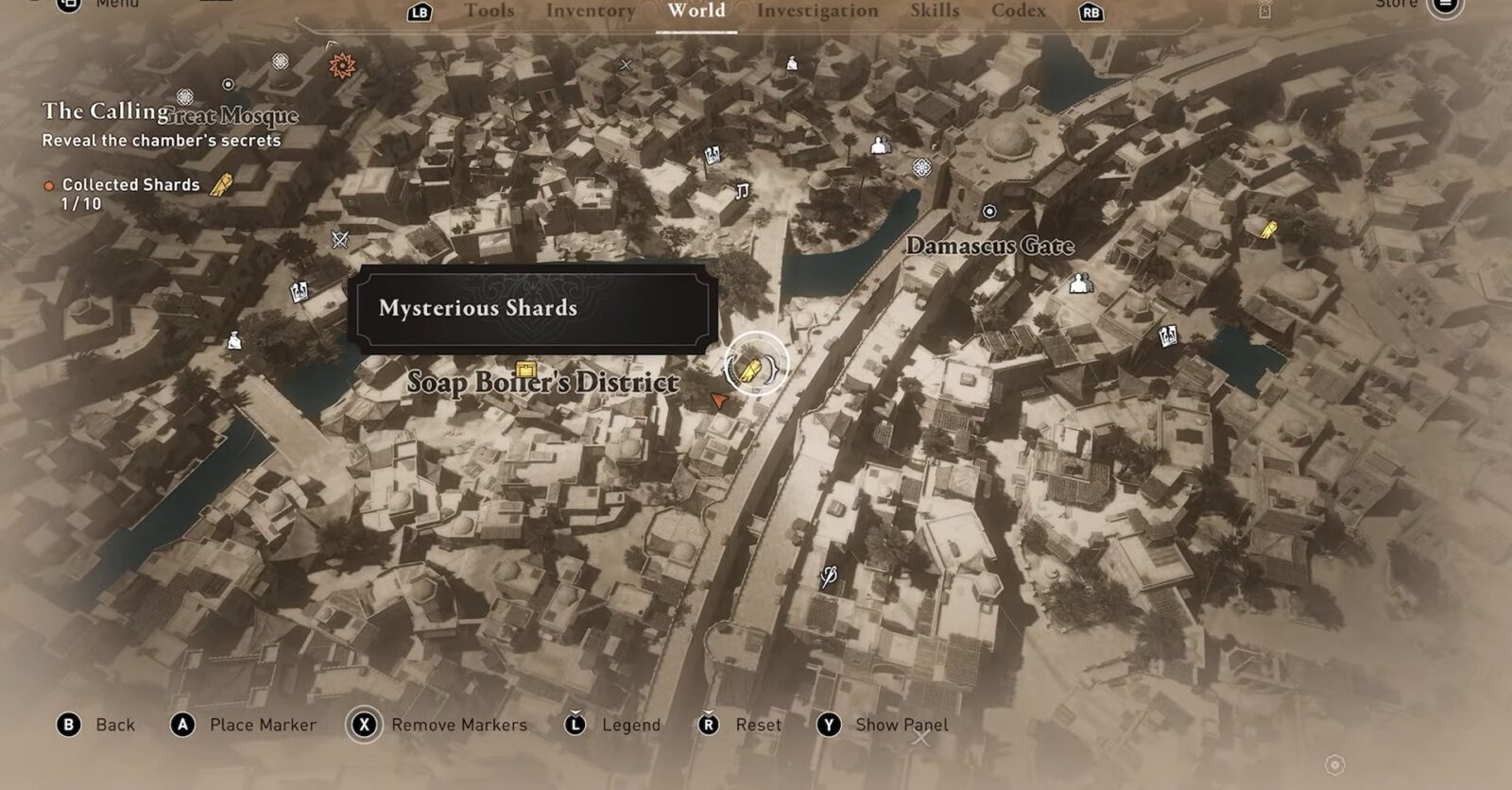This screenshot has width=1512, height=790.
Task: Switch to the Tools tab
Action: [x=489, y=11]
